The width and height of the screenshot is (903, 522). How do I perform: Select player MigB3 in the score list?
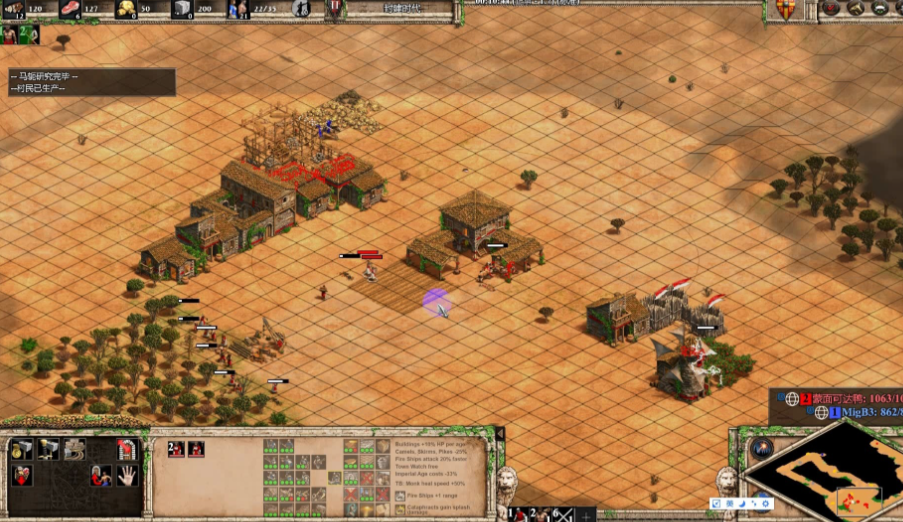tap(846, 412)
